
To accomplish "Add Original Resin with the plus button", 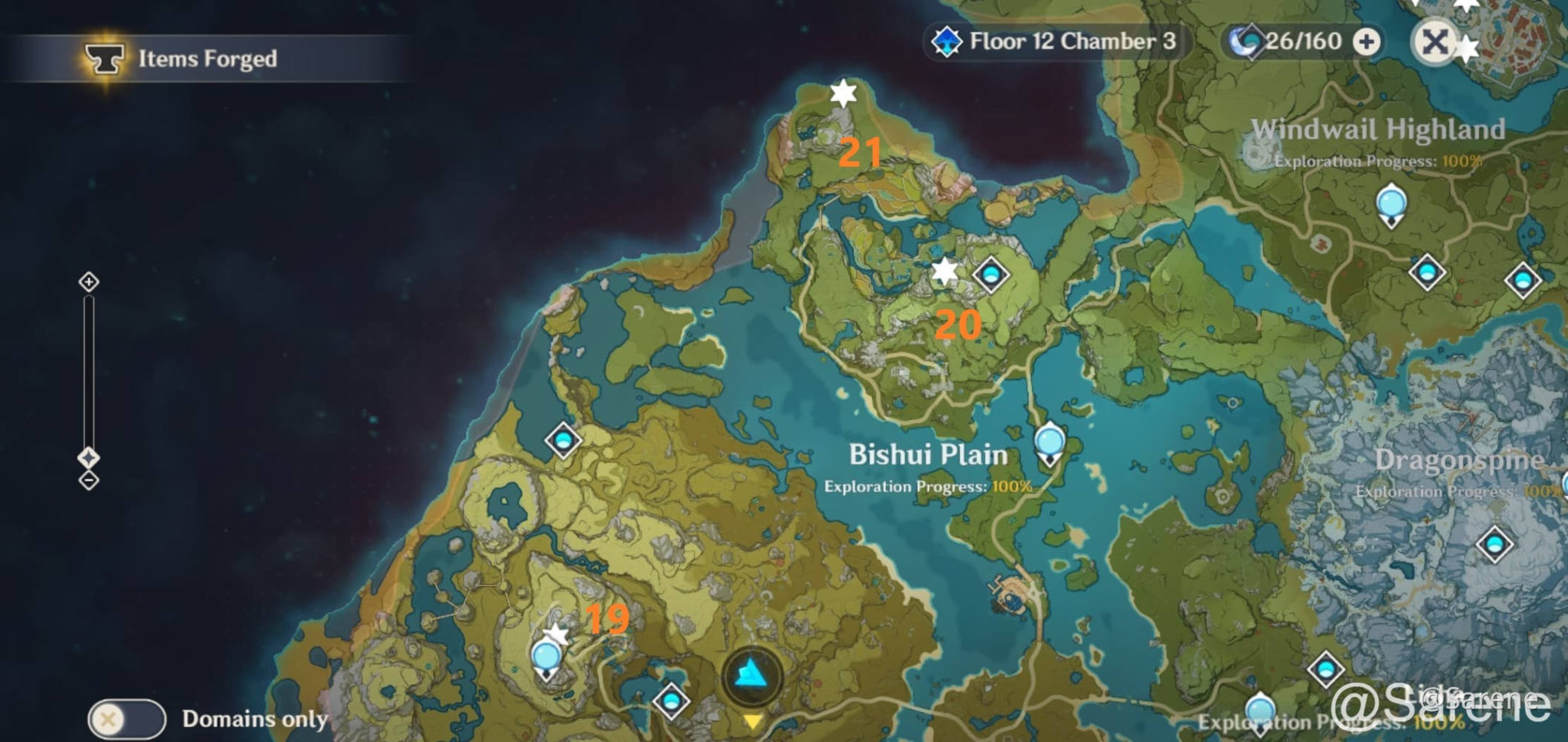I will 1366,42.
